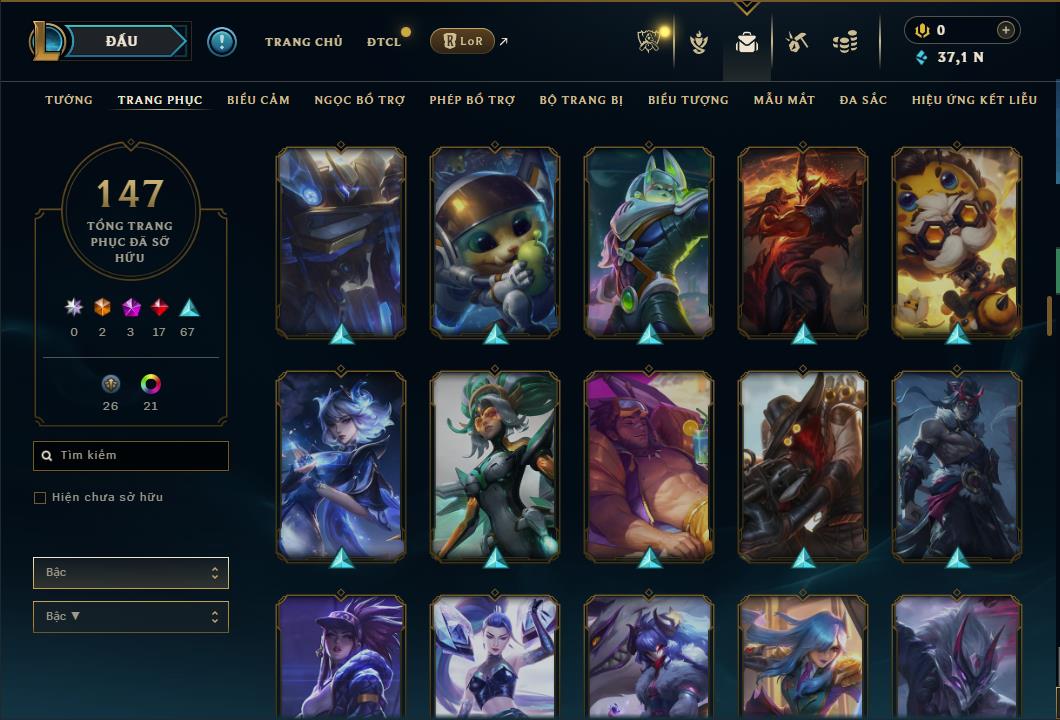Open the TRANG CHỦ home page

tap(303, 42)
